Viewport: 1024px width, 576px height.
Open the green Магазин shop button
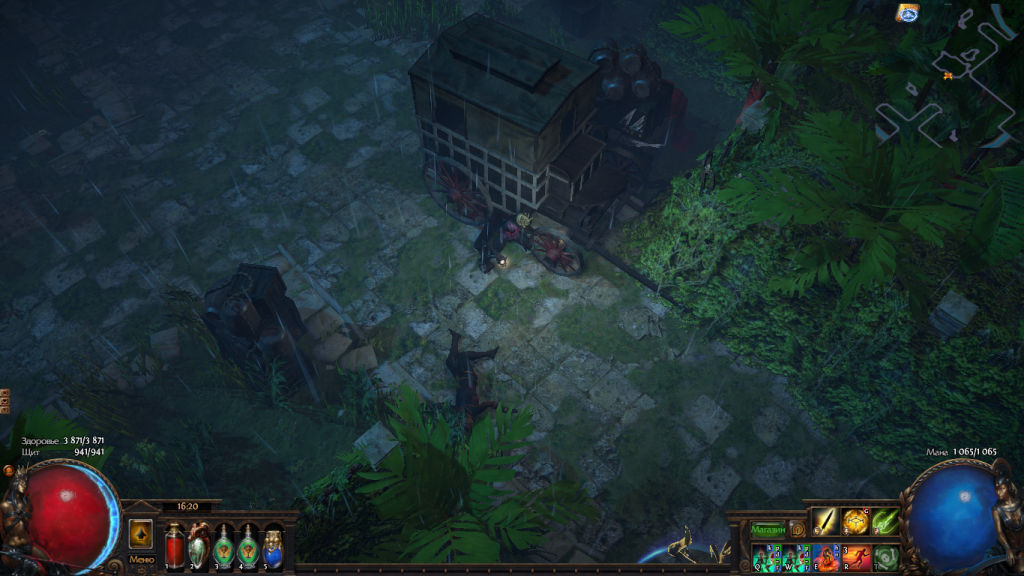click(769, 528)
